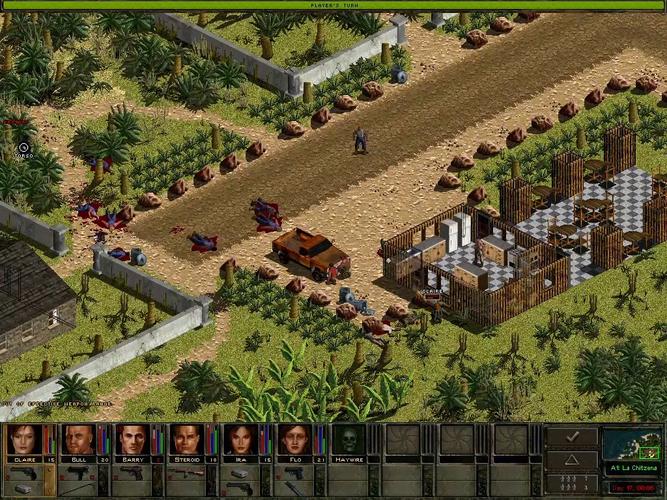Choose Barry's mercenary portrait
The height and width of the screenshot is (500, 667).
point(131,439)
